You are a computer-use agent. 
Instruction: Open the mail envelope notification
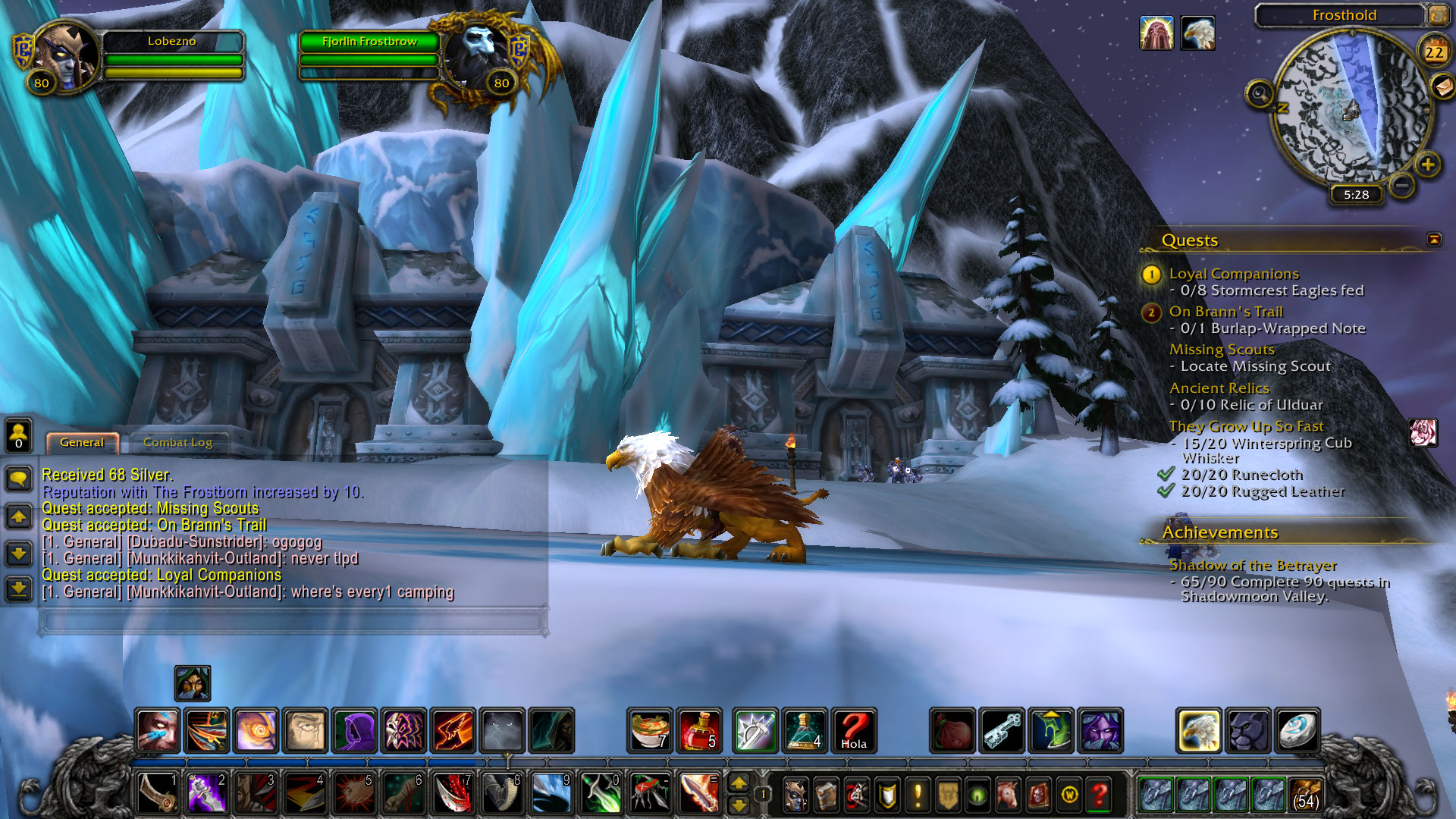coord(1442,86)
